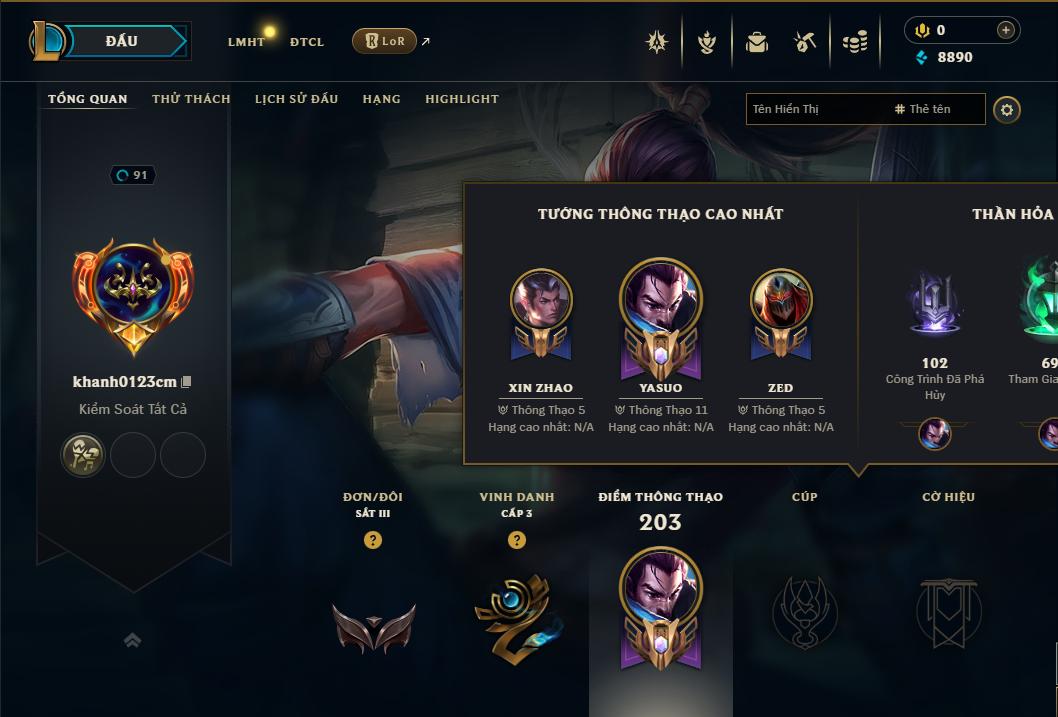Add currency with the plus button
The width and height of the screenshot is (1058, 717).
coord(1005,30)
